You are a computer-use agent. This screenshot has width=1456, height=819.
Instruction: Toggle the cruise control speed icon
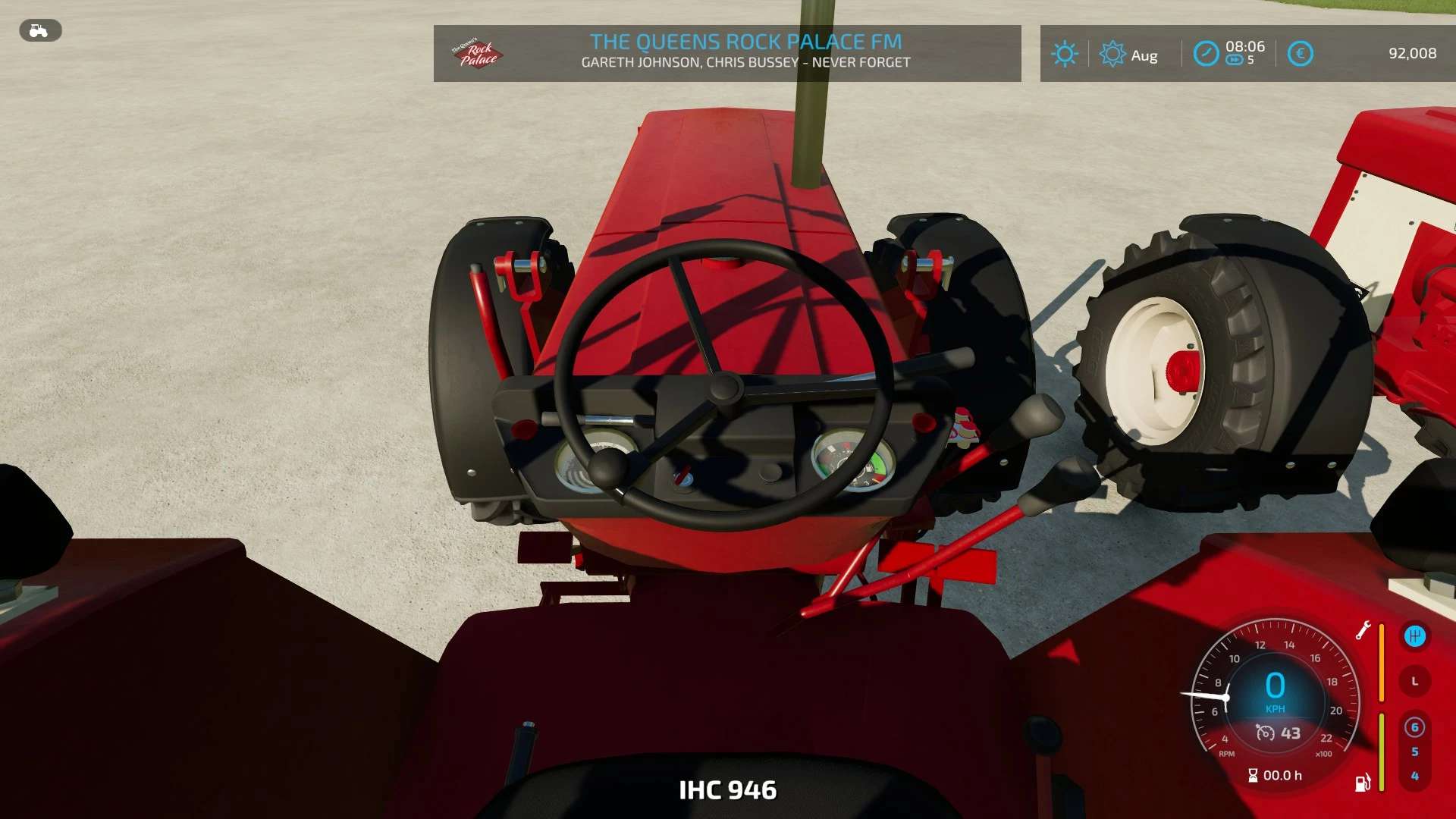point(1265,733)
